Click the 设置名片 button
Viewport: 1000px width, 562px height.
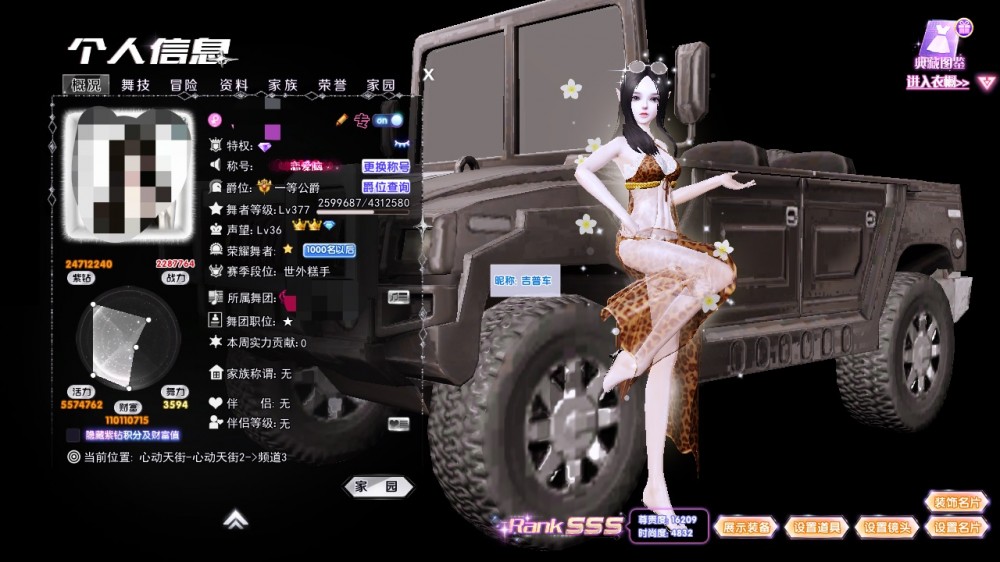[957, 527]
